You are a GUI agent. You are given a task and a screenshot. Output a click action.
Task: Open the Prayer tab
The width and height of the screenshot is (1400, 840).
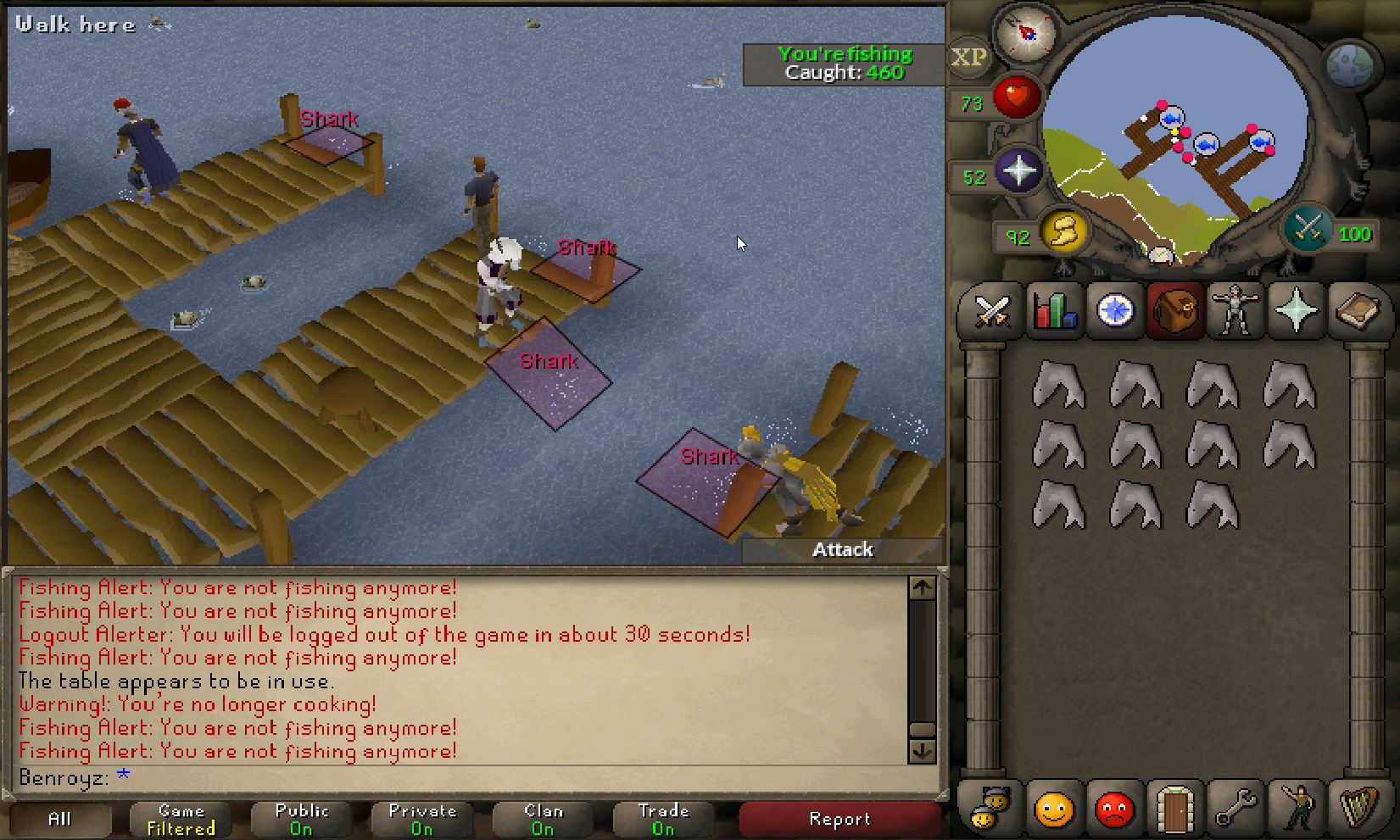[1296, 311]
